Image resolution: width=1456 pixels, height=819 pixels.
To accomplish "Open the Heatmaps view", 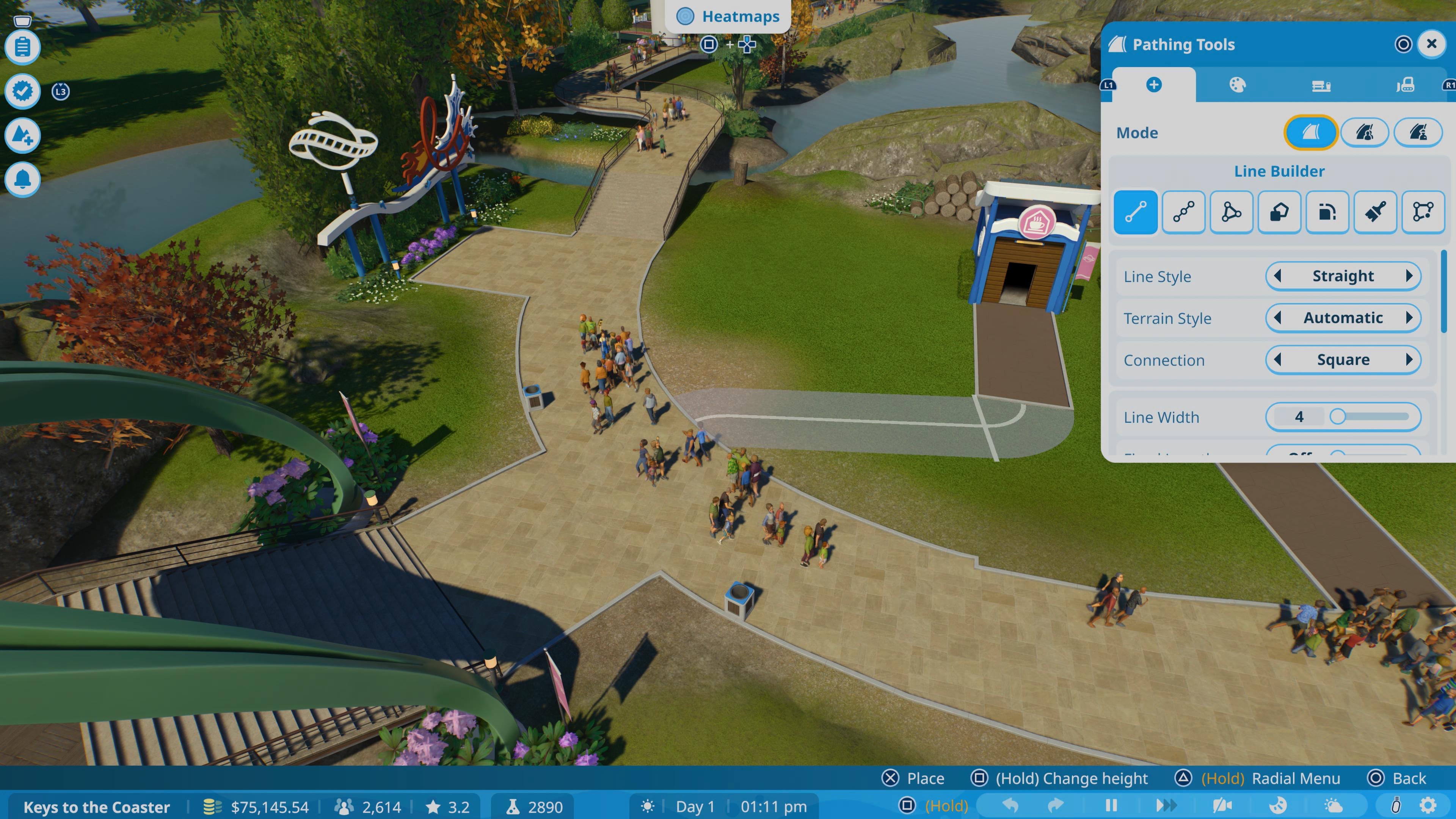I will coord(728,16).
